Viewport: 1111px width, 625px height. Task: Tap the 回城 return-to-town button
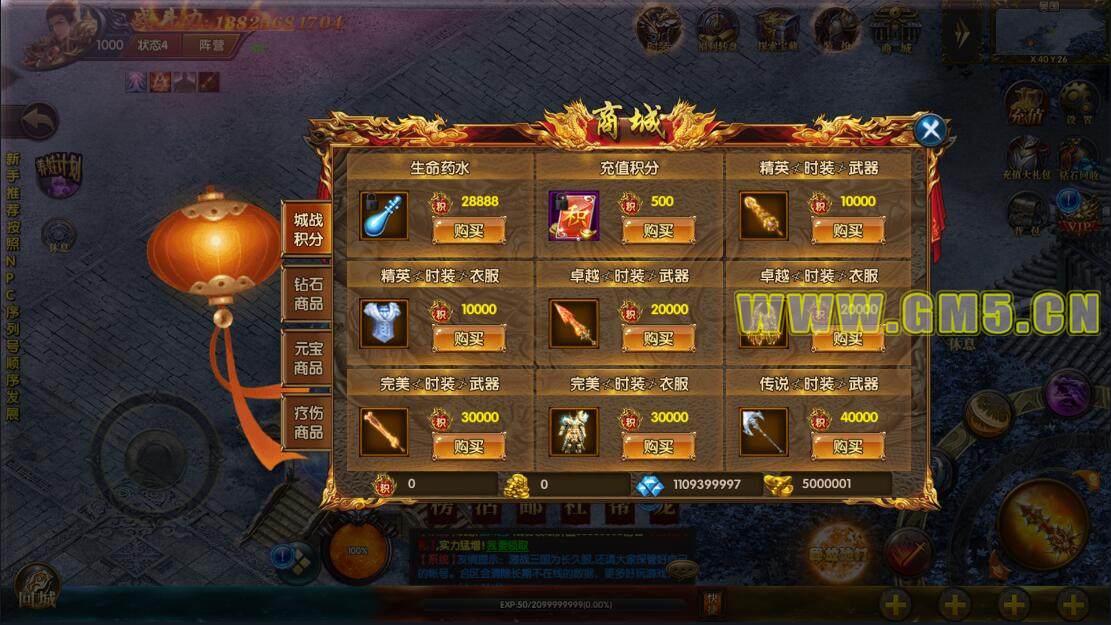click(36, 589)
